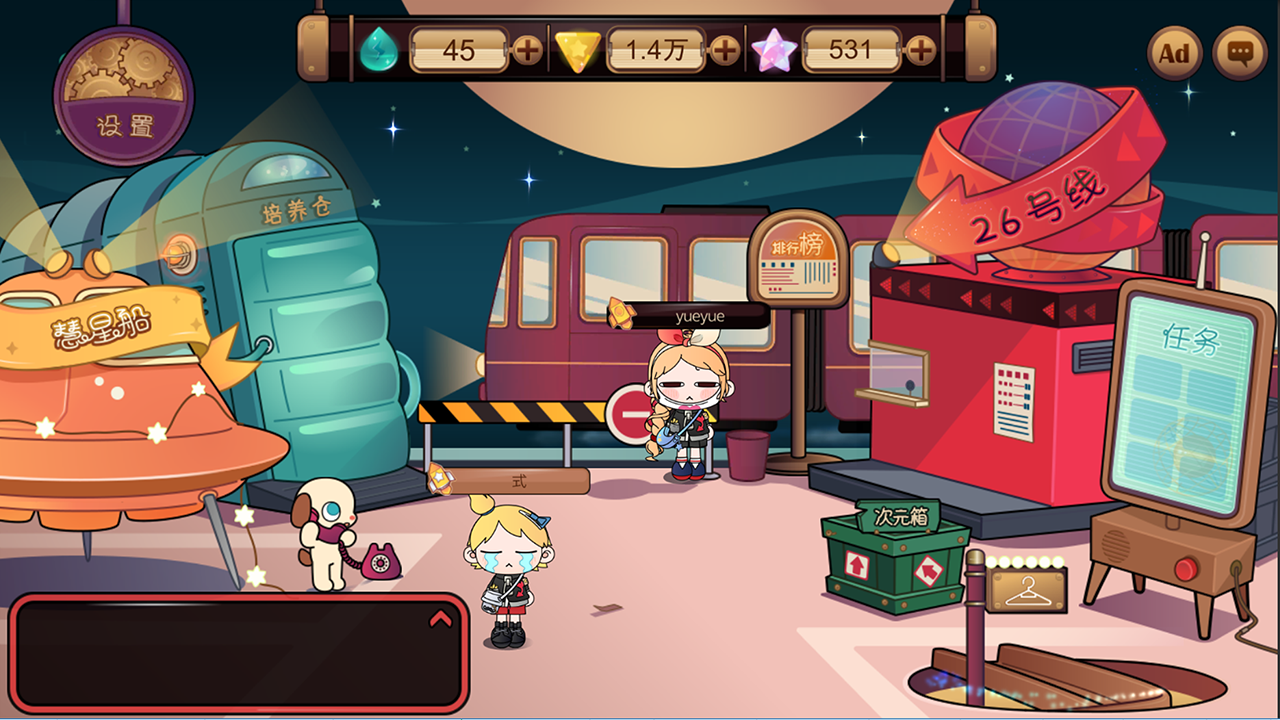Viewport: 1280px width, 720px height.
Task: Open the wardrobe via the hanger sign
Action: point(1030,592)
